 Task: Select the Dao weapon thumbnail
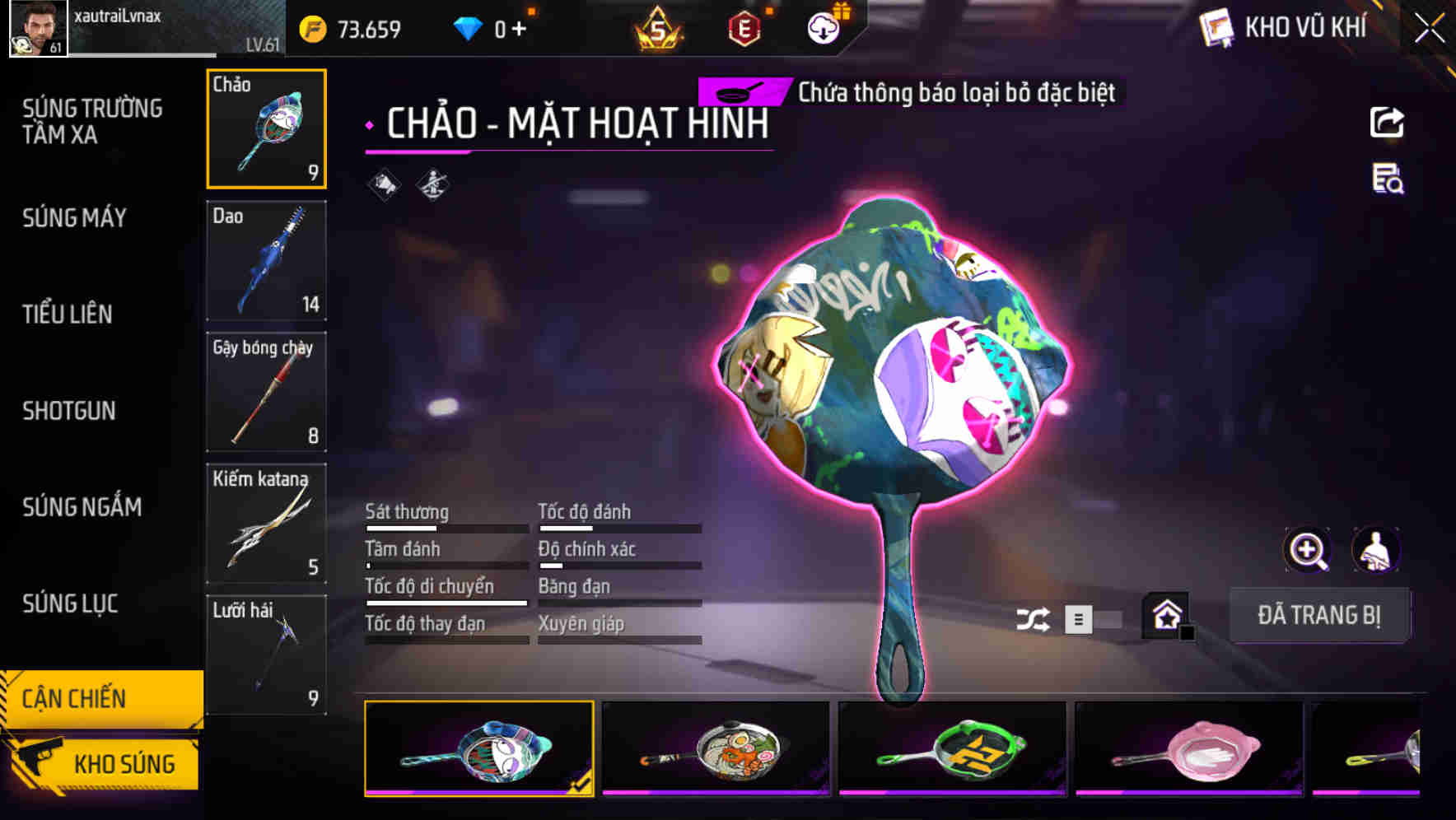(x=266, y=262)
